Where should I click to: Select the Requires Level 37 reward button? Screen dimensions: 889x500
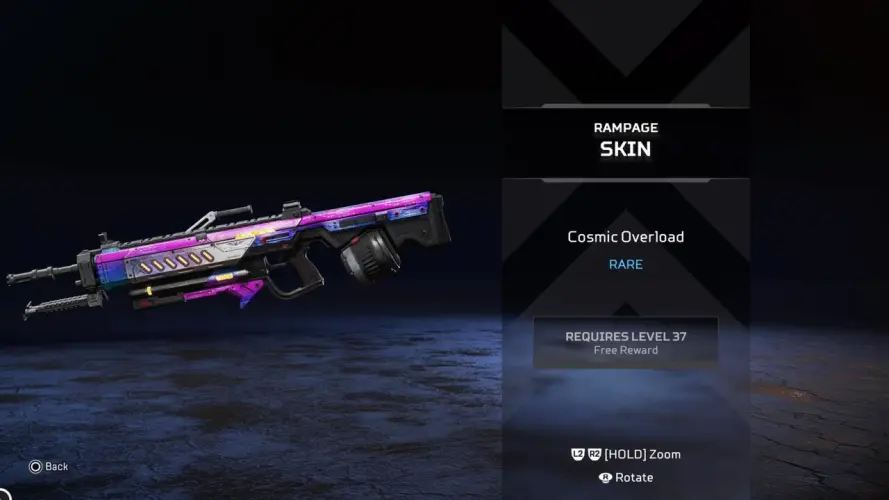point(625,342)
